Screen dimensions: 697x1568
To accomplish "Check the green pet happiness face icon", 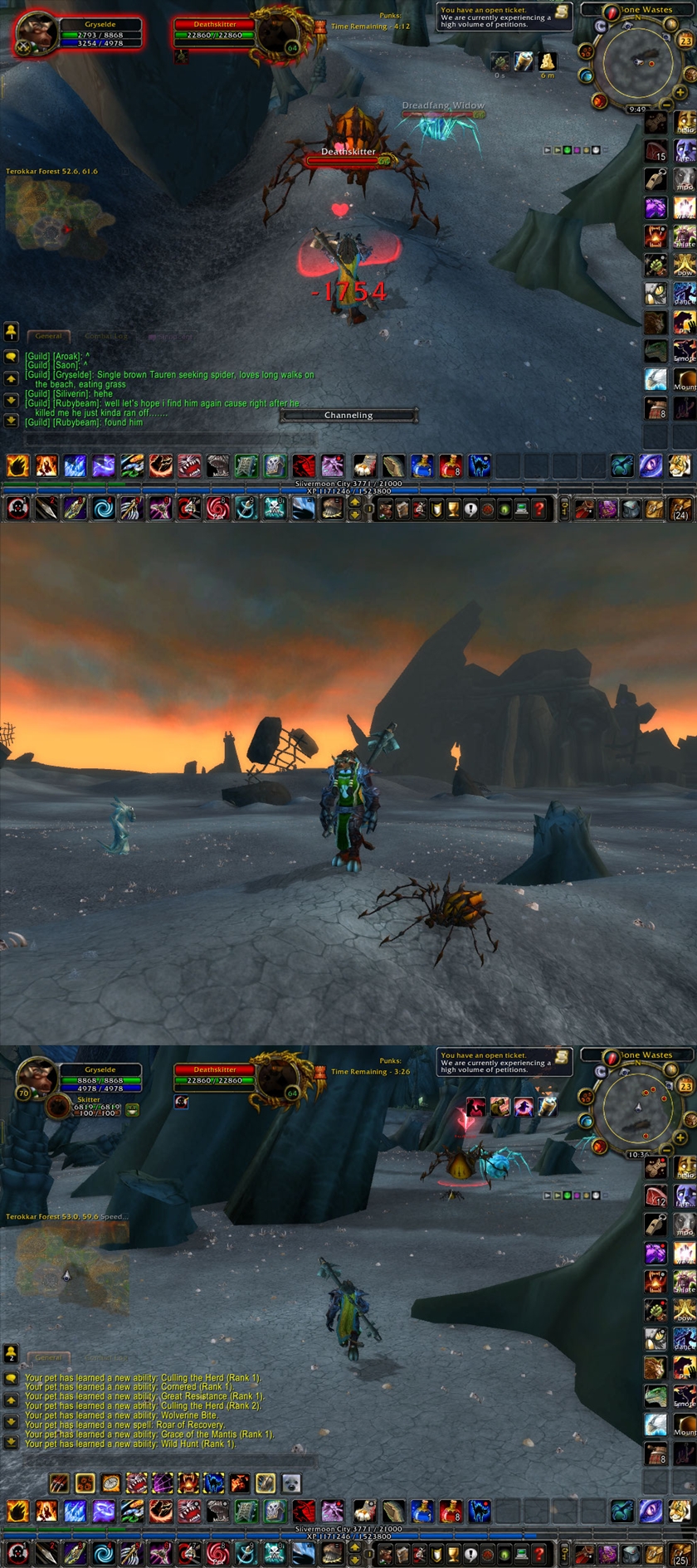I will pyautogui.click(x=132, y=1109).
